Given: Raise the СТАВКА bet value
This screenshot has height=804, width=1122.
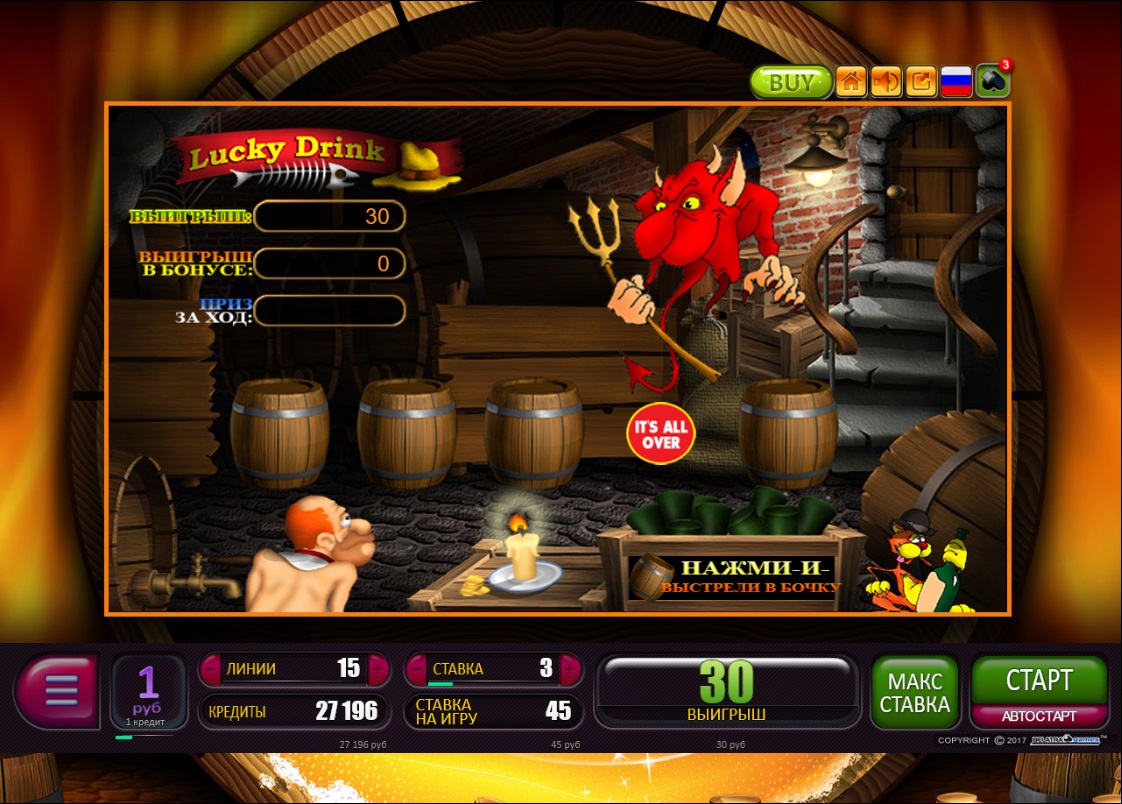Looking at the screenshot, I should (x=569, y=669).
